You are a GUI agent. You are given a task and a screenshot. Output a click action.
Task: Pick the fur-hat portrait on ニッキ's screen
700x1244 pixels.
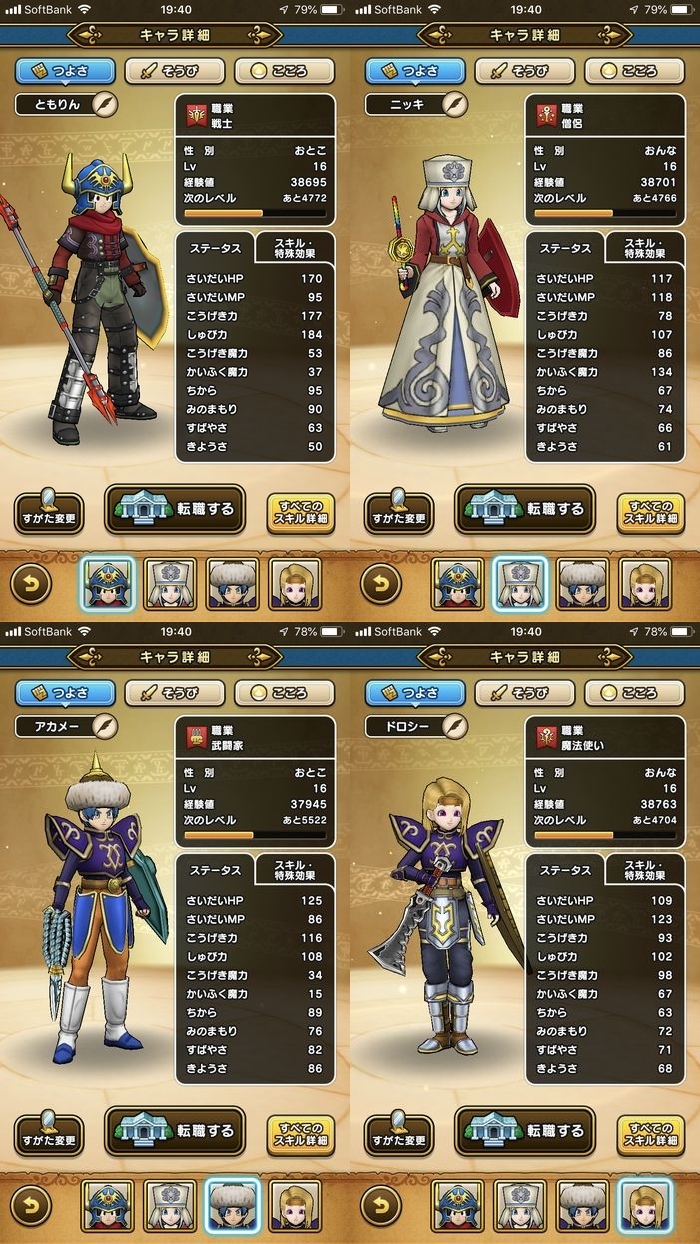pyautogui.click(x=583, y=584)
